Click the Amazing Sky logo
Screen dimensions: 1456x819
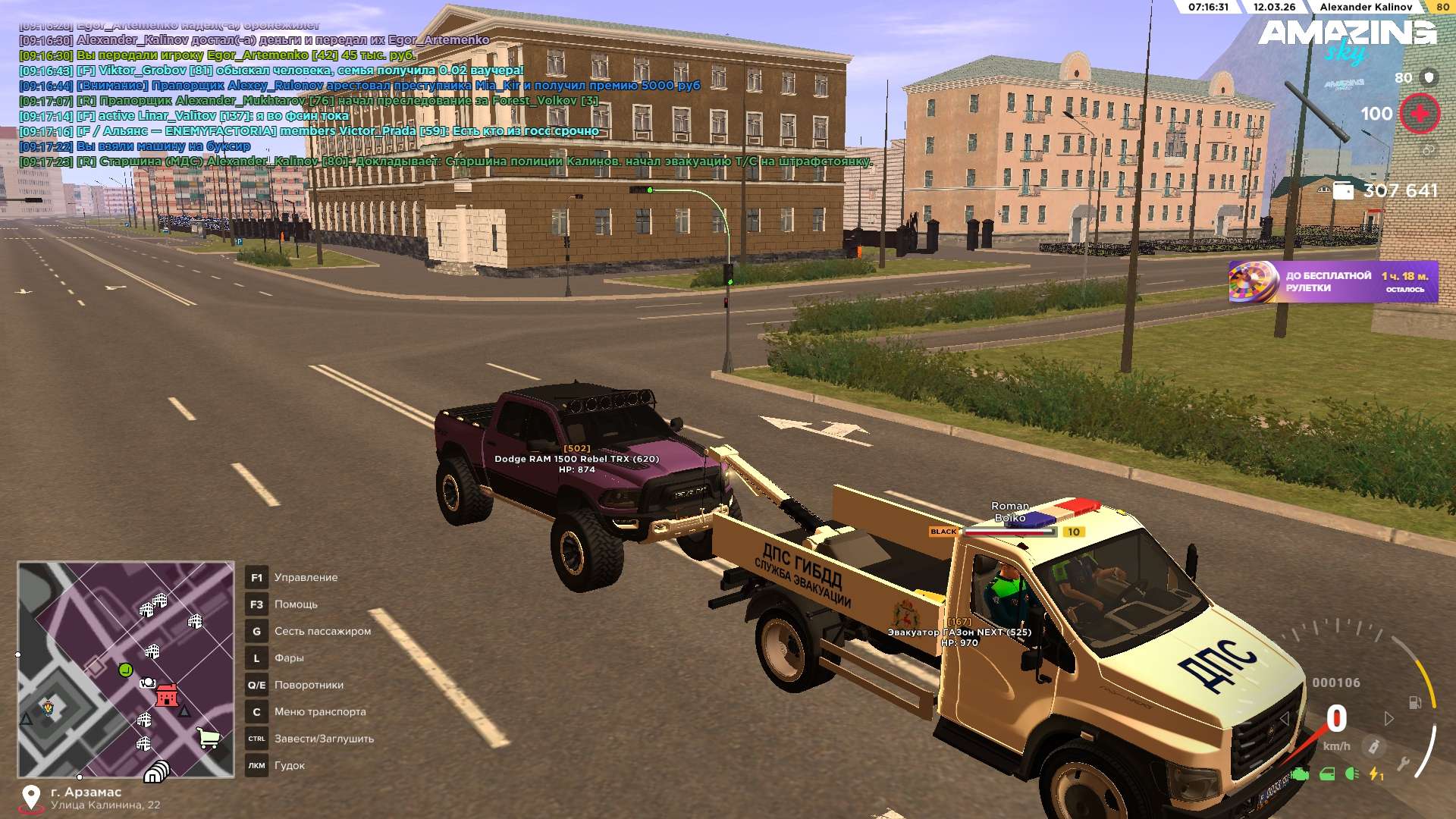click(1348, 39)
